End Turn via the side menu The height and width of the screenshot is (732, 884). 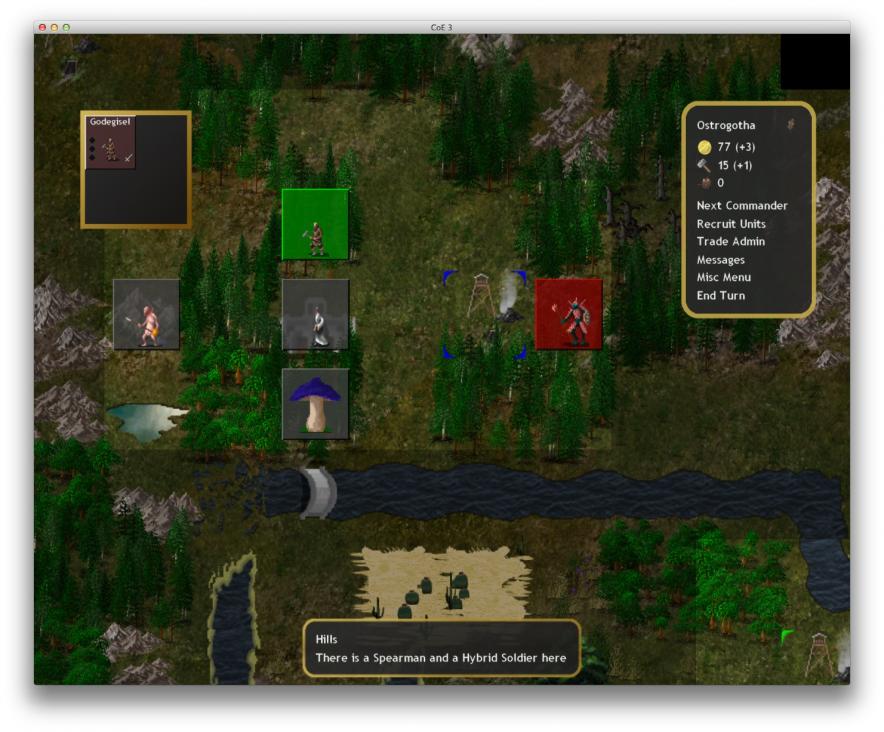[x=720, y=296]
